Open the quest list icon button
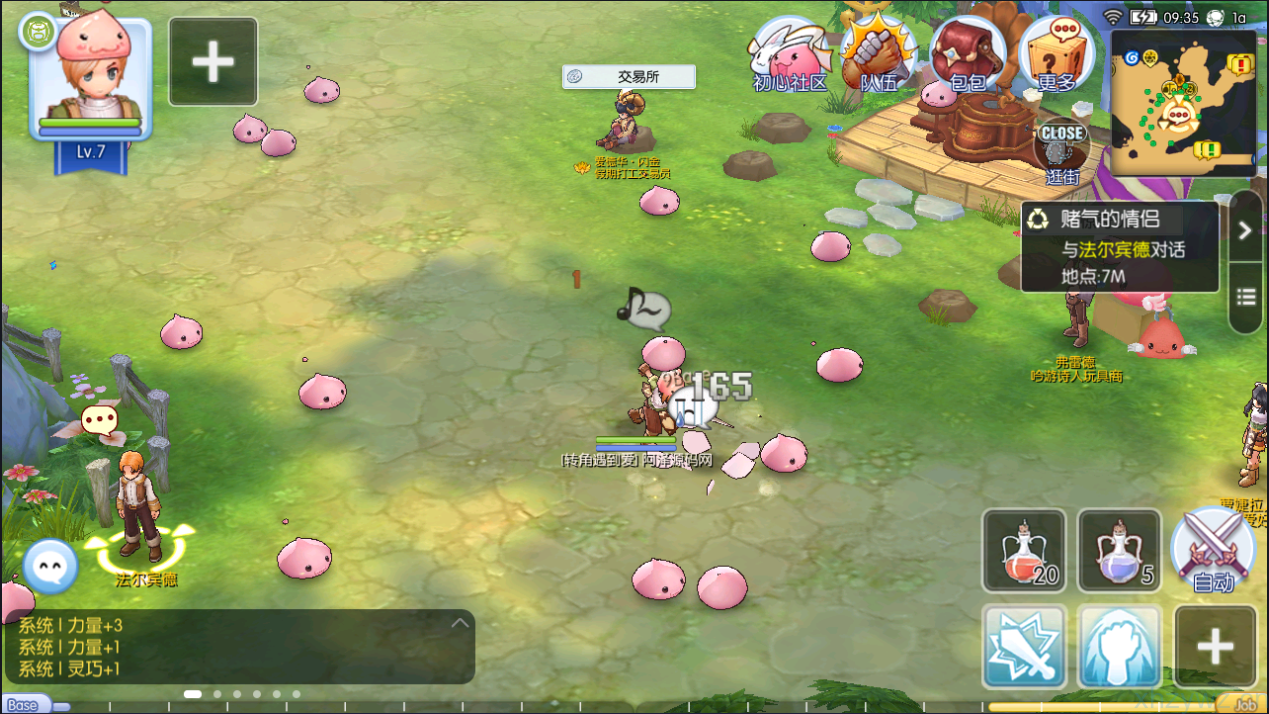Viewport: 1269px width, 714px height. point(1245,297)
